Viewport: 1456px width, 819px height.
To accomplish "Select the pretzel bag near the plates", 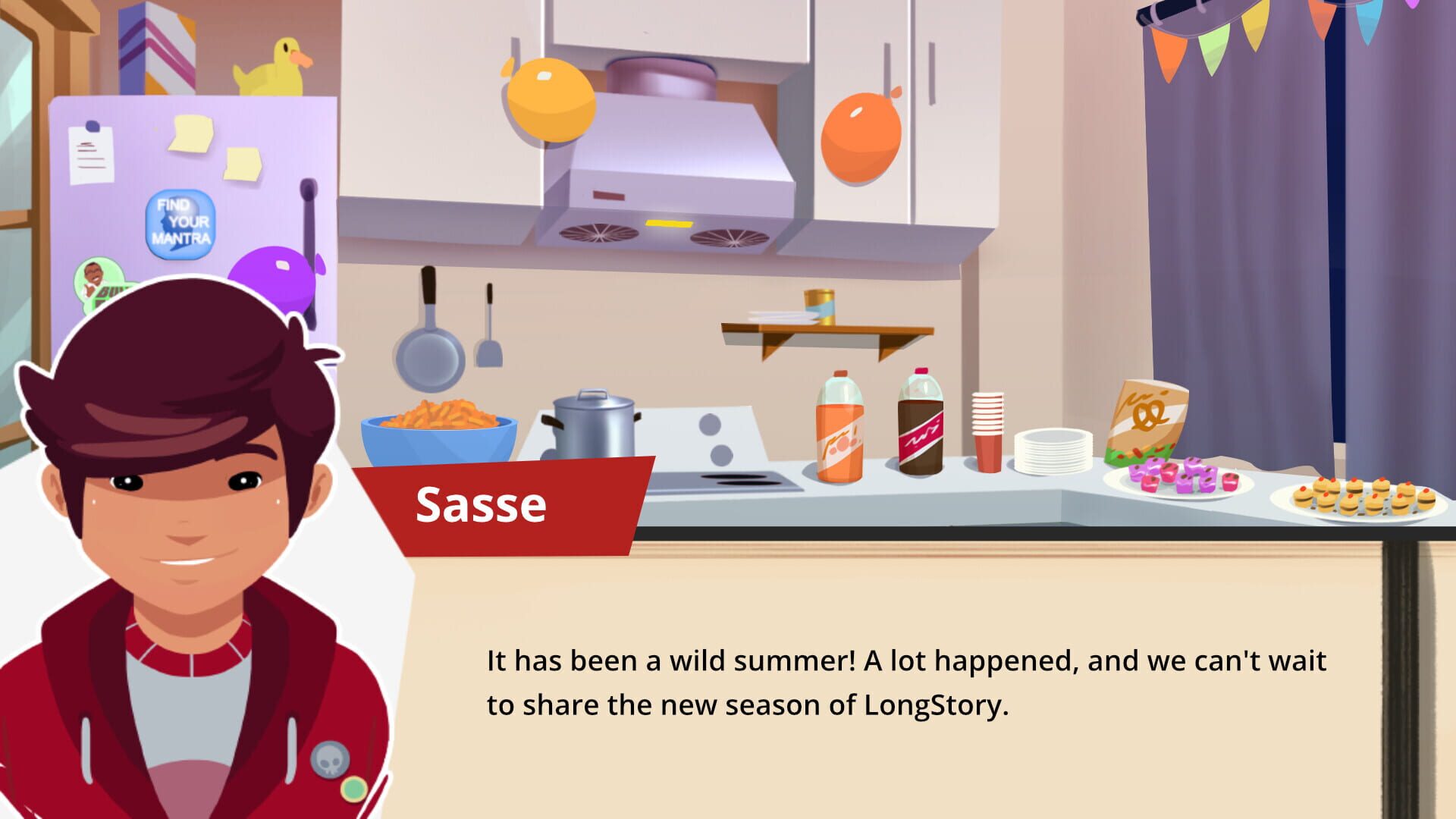I will tap(1145, 417).
